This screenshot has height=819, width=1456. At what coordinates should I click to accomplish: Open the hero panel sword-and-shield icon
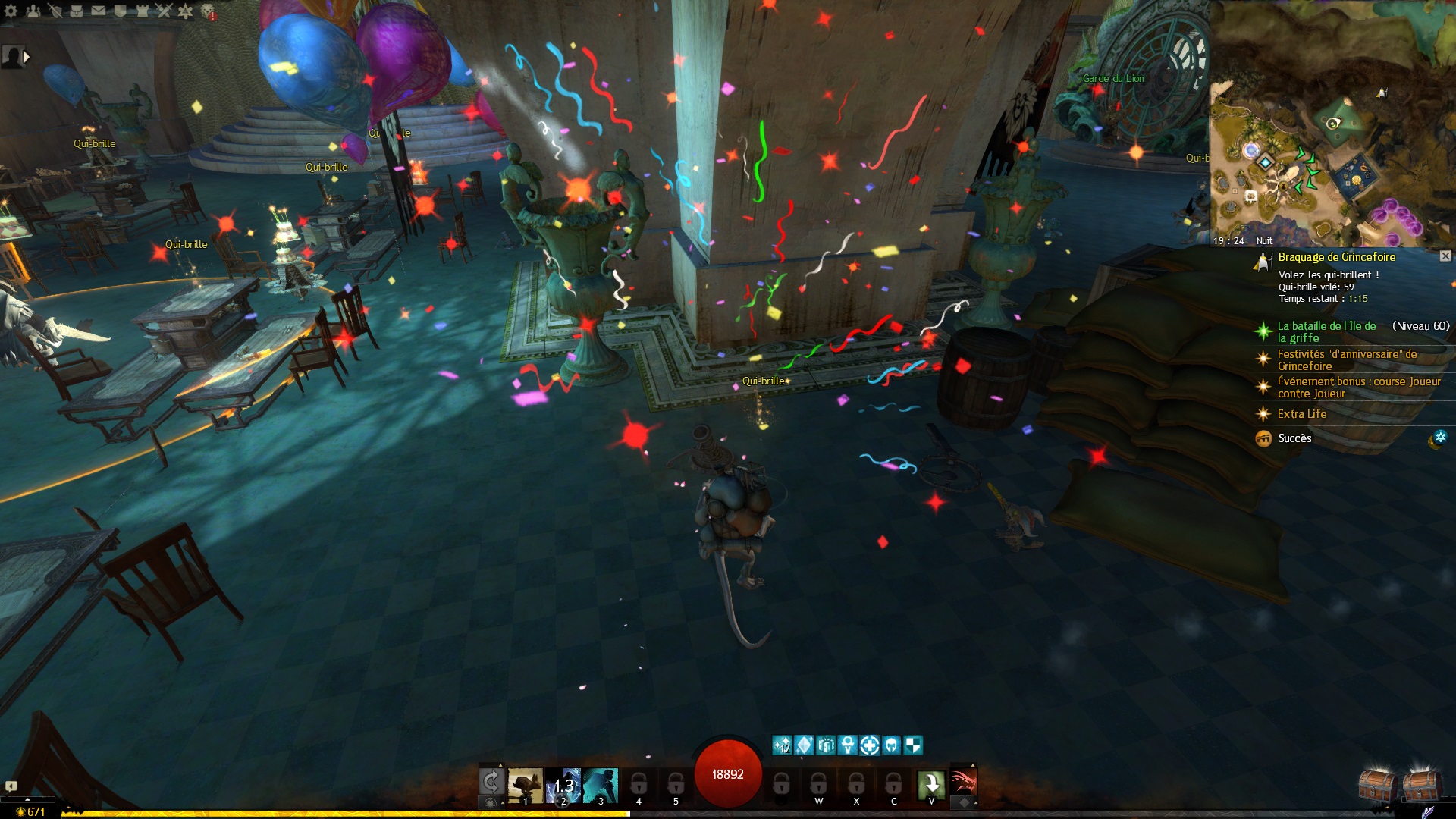55,11
